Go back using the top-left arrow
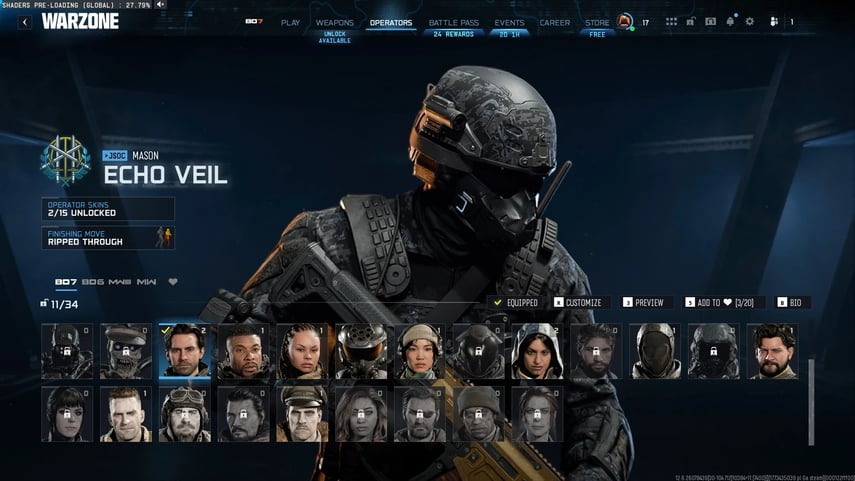The width and height of the screenshot is (855, 481). [25, 21]
